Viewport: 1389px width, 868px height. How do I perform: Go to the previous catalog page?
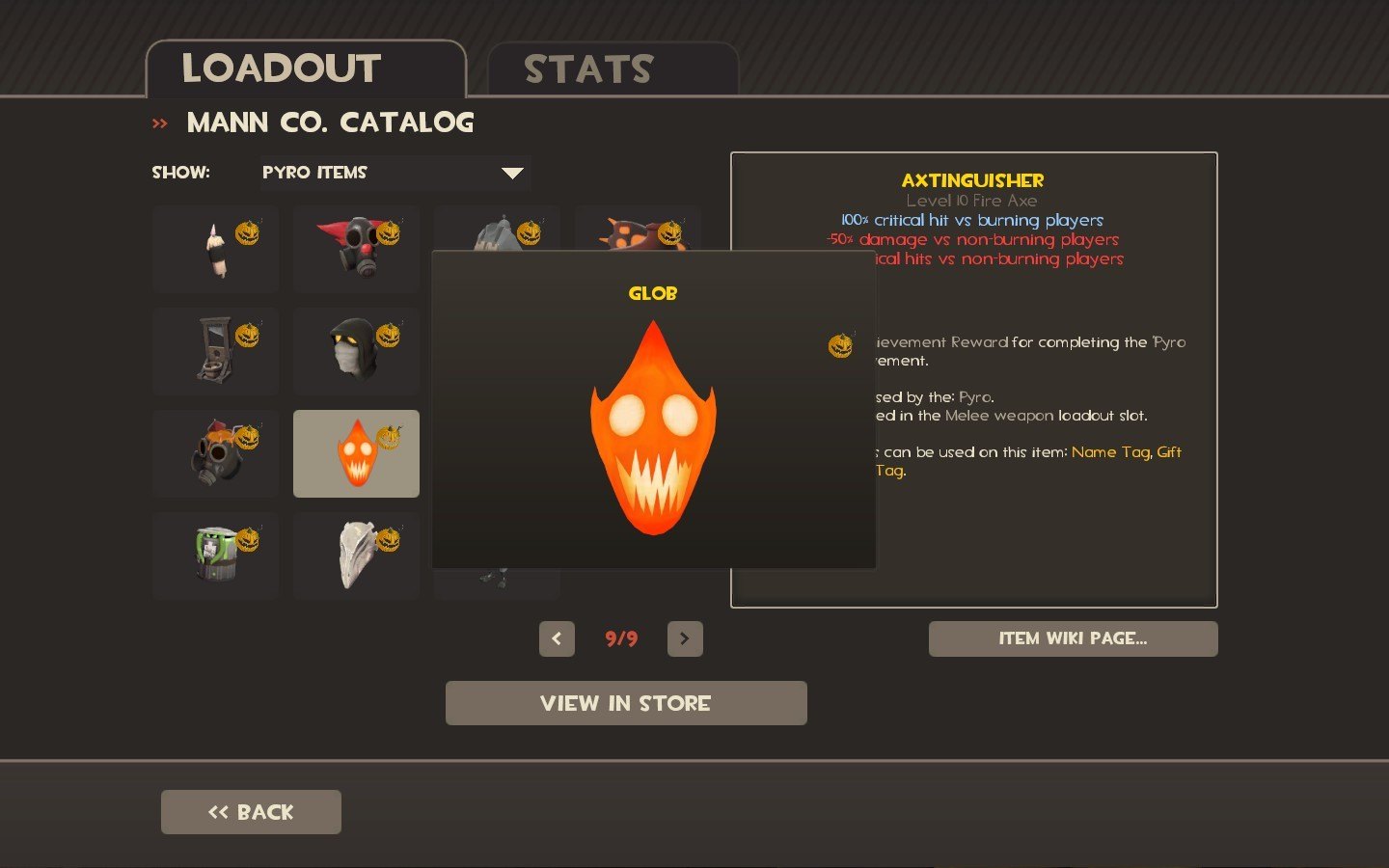click(557, 638)
